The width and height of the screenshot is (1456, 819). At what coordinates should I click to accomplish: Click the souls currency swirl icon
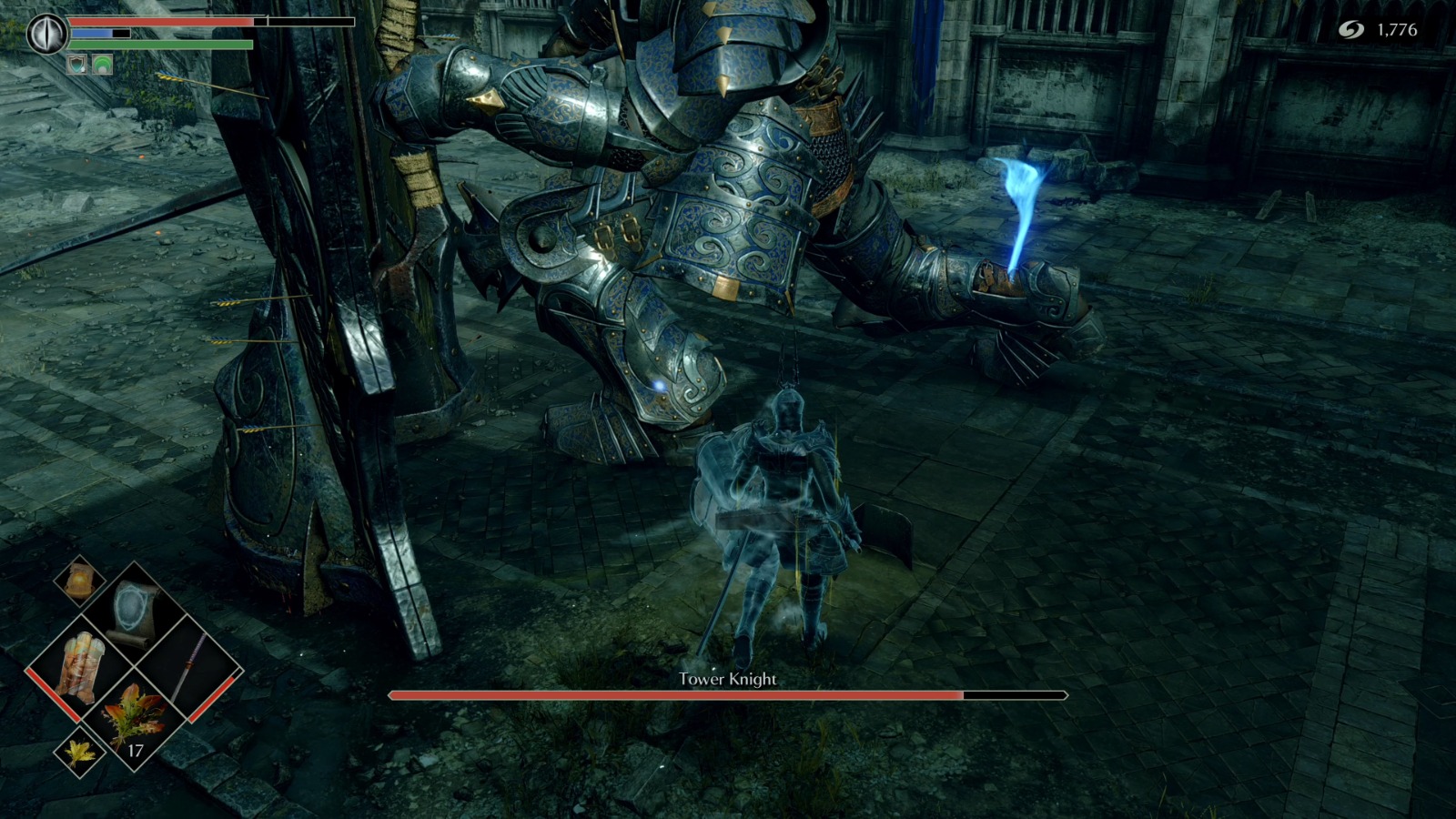coord(1351,29)
